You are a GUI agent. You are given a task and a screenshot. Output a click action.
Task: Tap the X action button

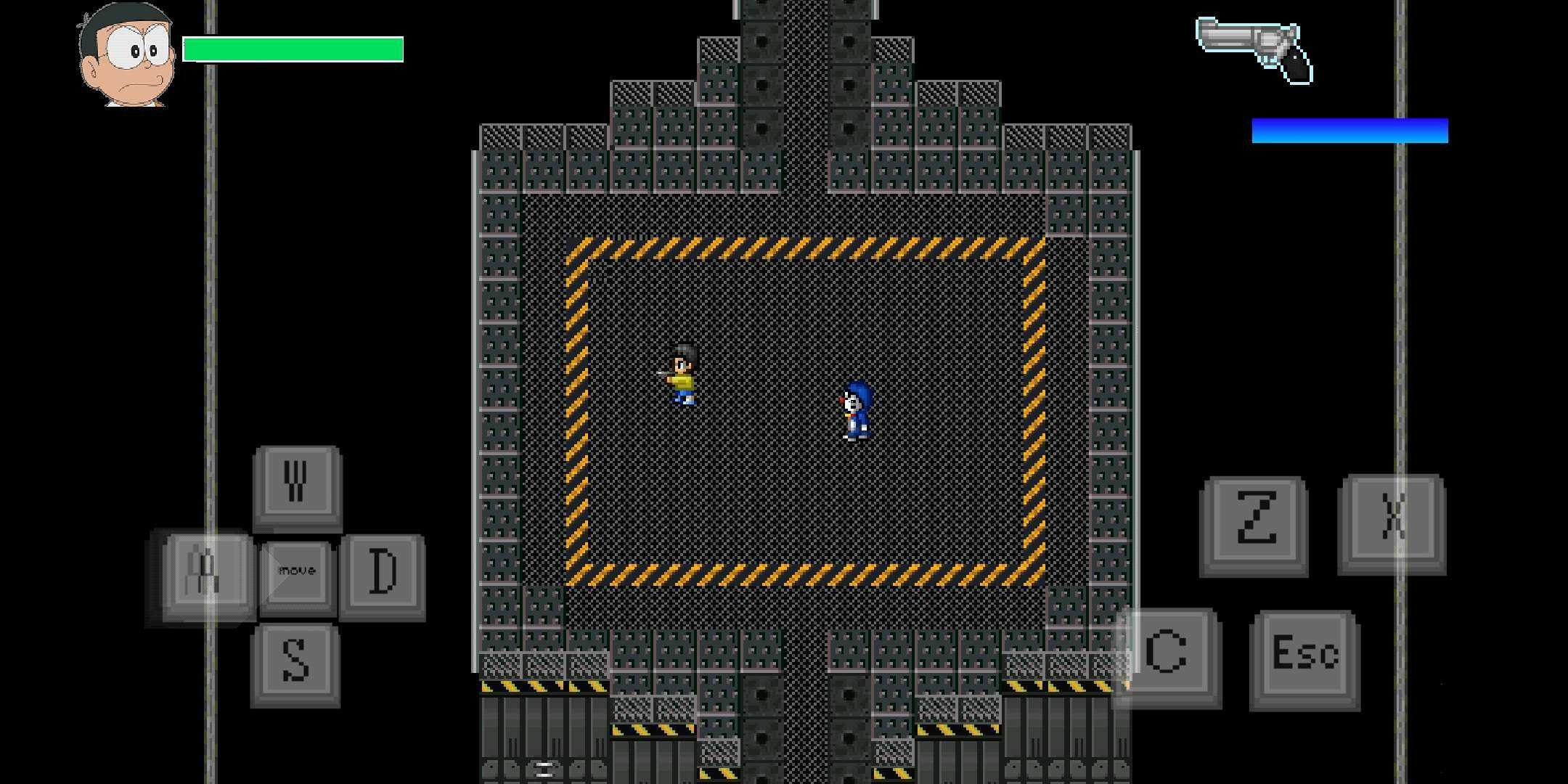click(1392, 522)
